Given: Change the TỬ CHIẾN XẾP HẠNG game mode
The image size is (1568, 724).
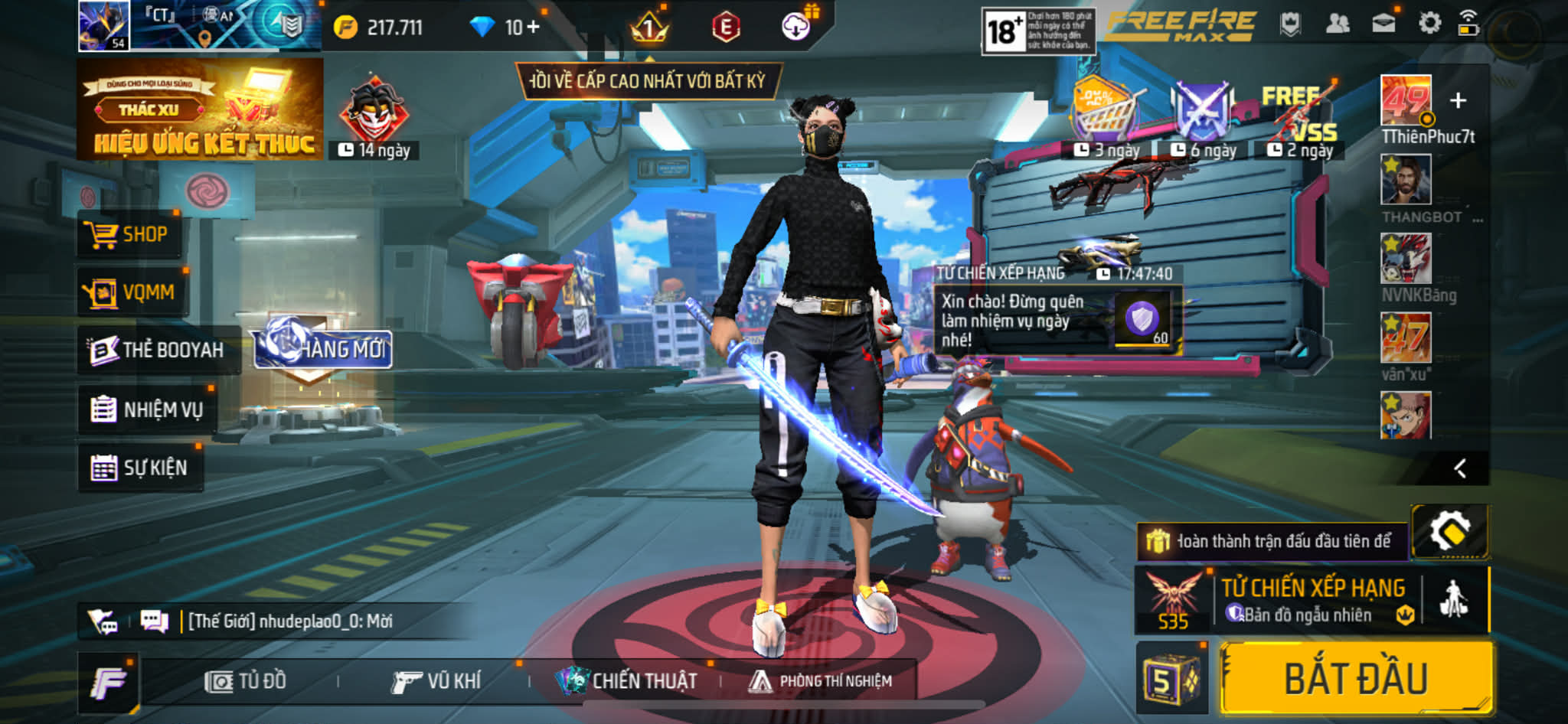Looking at the screenshot, I should (1312, 600).
